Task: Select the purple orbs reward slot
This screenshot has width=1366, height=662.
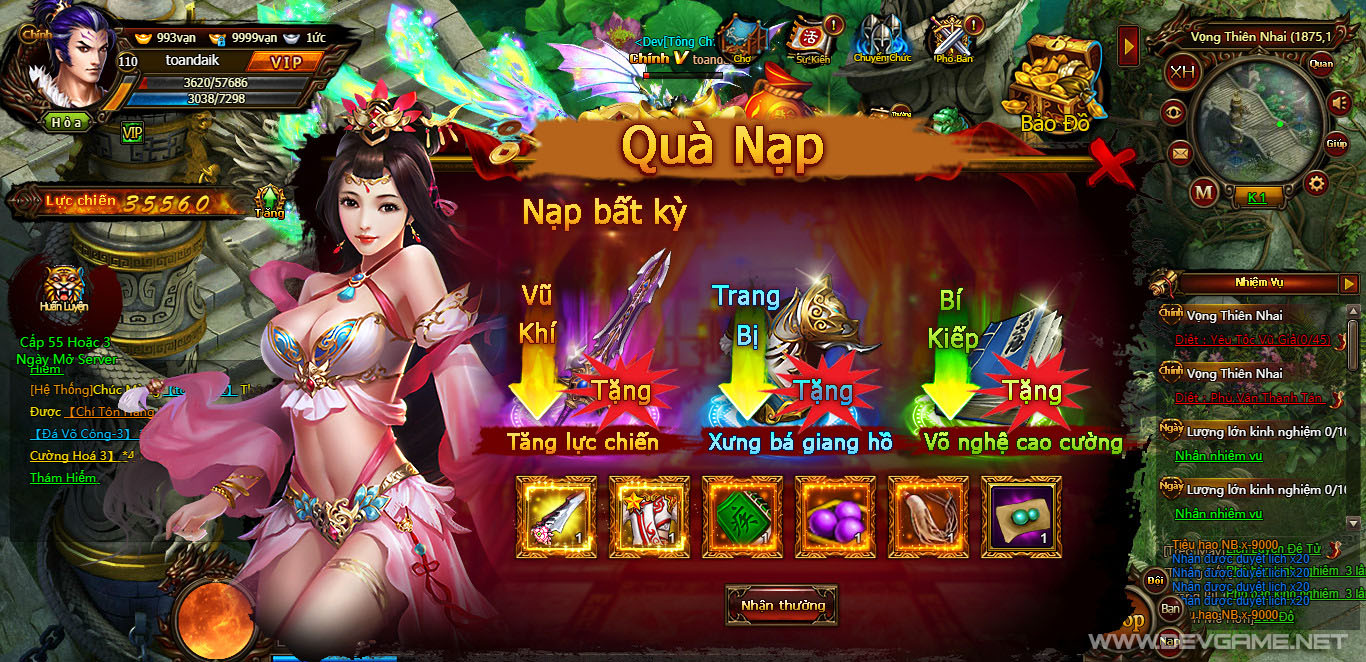Action: point(835,516)
